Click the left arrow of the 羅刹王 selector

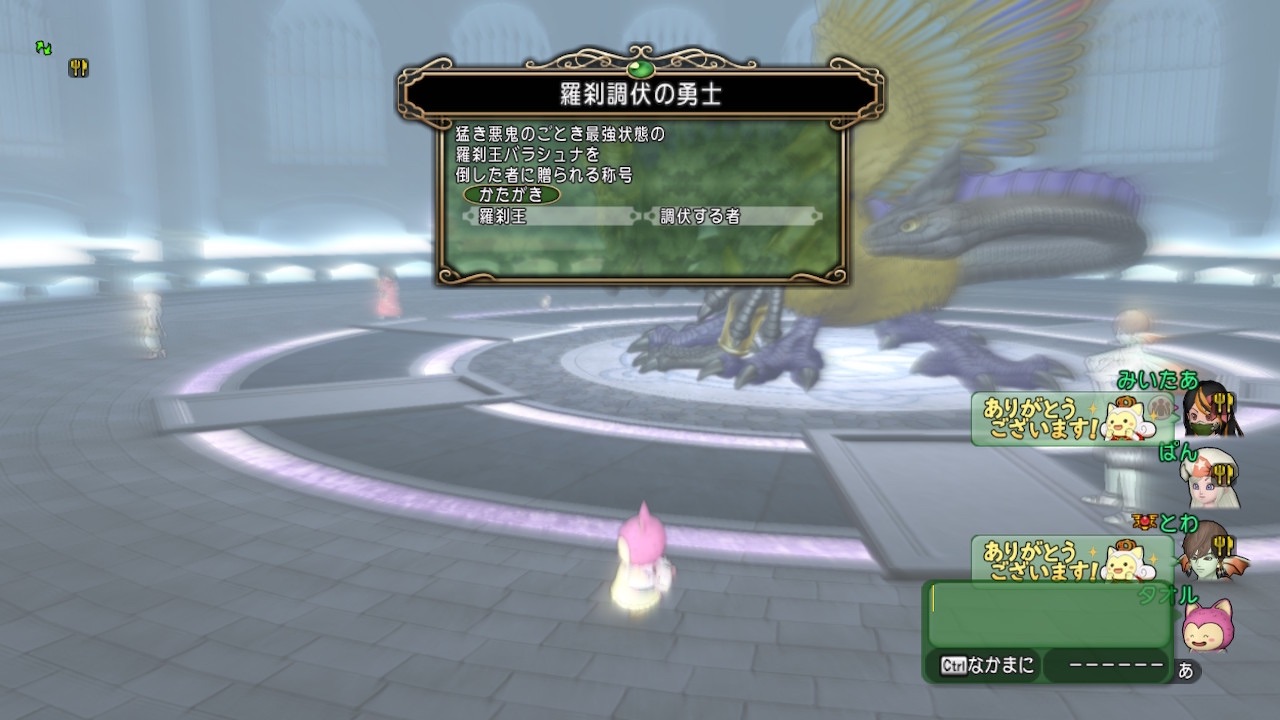pyautogui.click(x=469, y=214)
